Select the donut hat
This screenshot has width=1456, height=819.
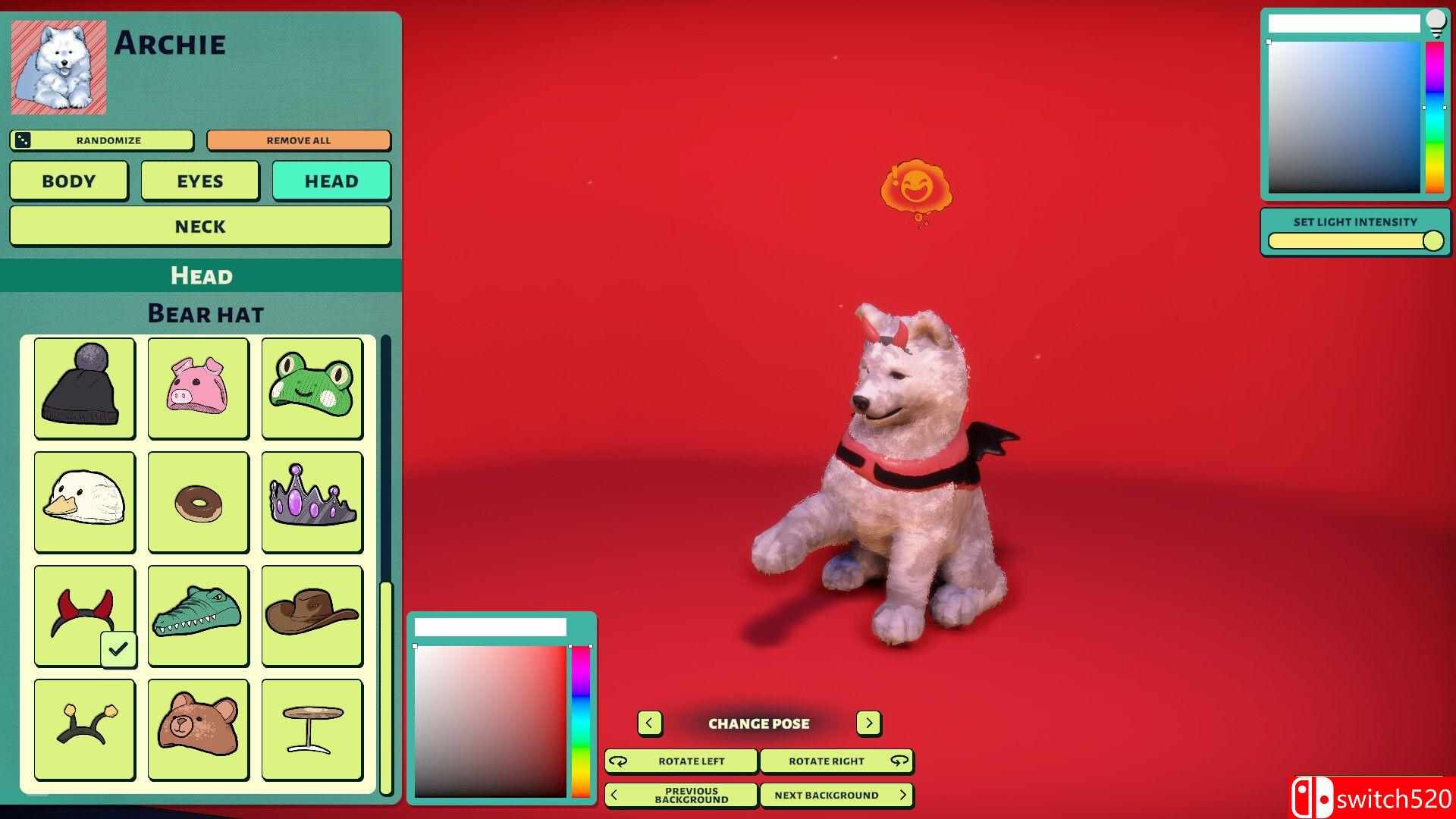[198, 501]
